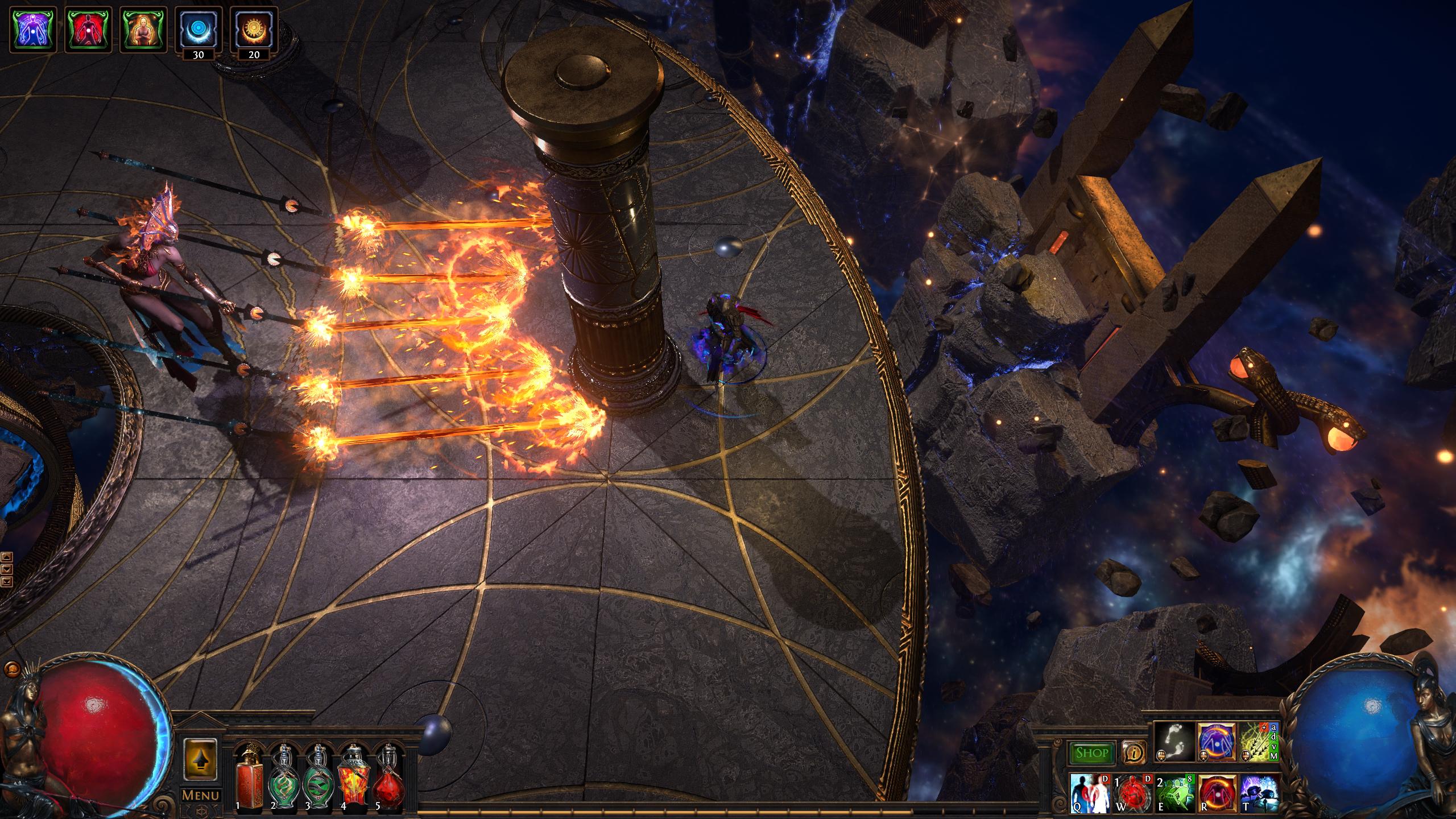Select the purple aura skill slot

coord(1217,742)
